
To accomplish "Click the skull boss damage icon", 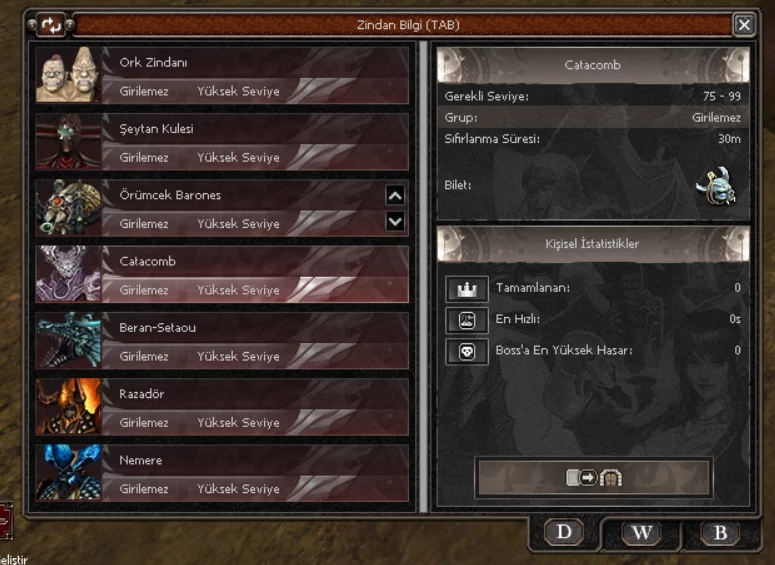I will tap(467, 351).
